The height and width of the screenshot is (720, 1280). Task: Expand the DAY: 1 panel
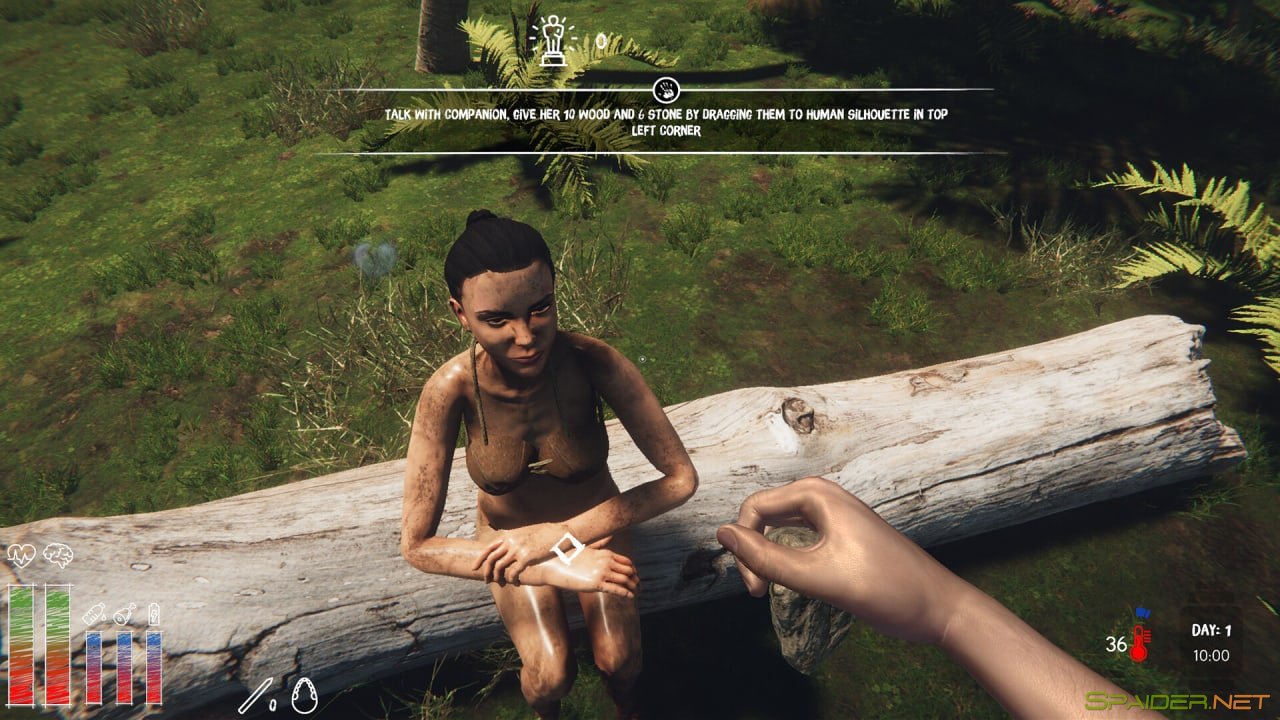coord(1212,631)
